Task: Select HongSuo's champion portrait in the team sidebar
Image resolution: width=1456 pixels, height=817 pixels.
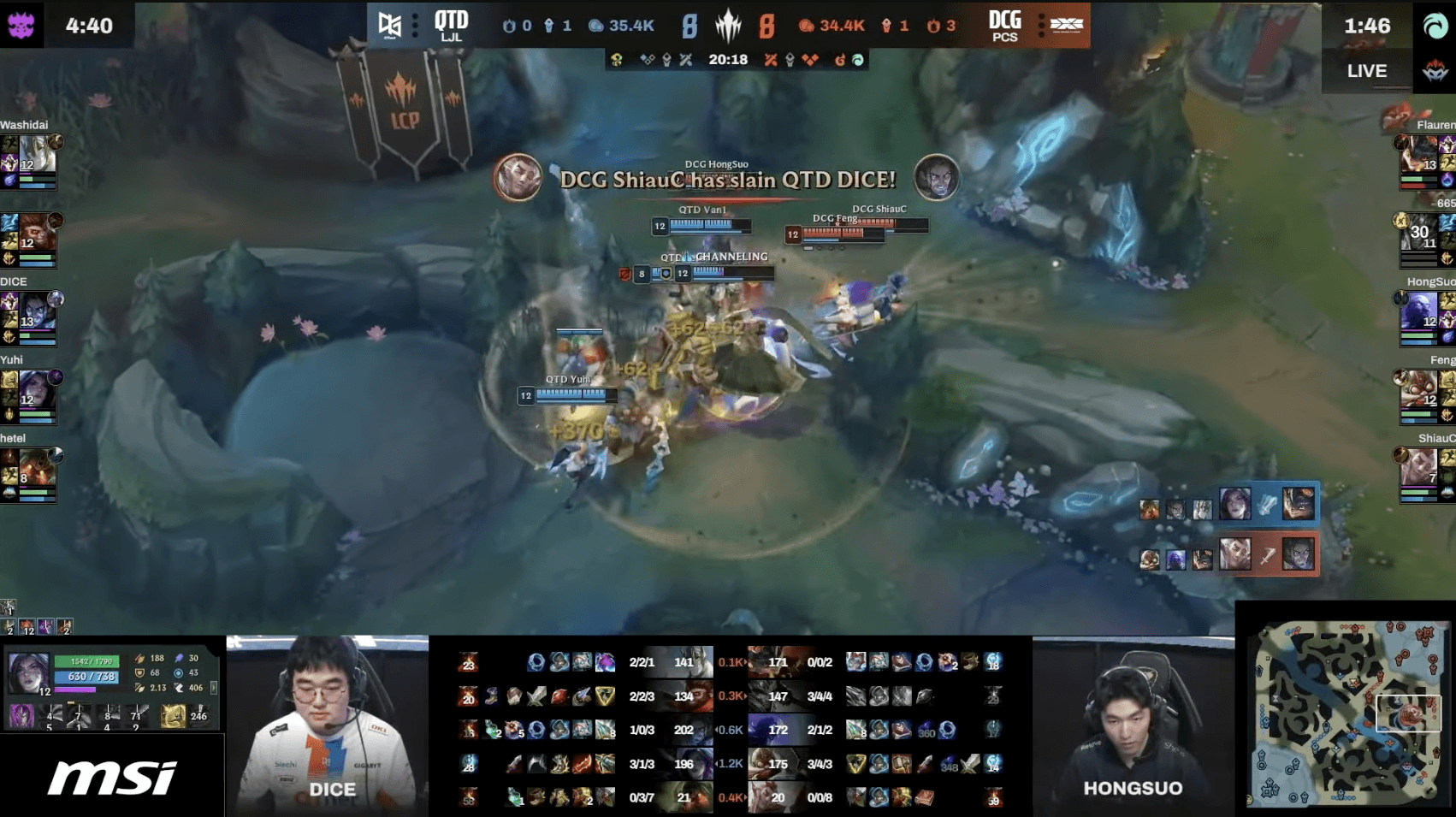Action: (1418, 313)
